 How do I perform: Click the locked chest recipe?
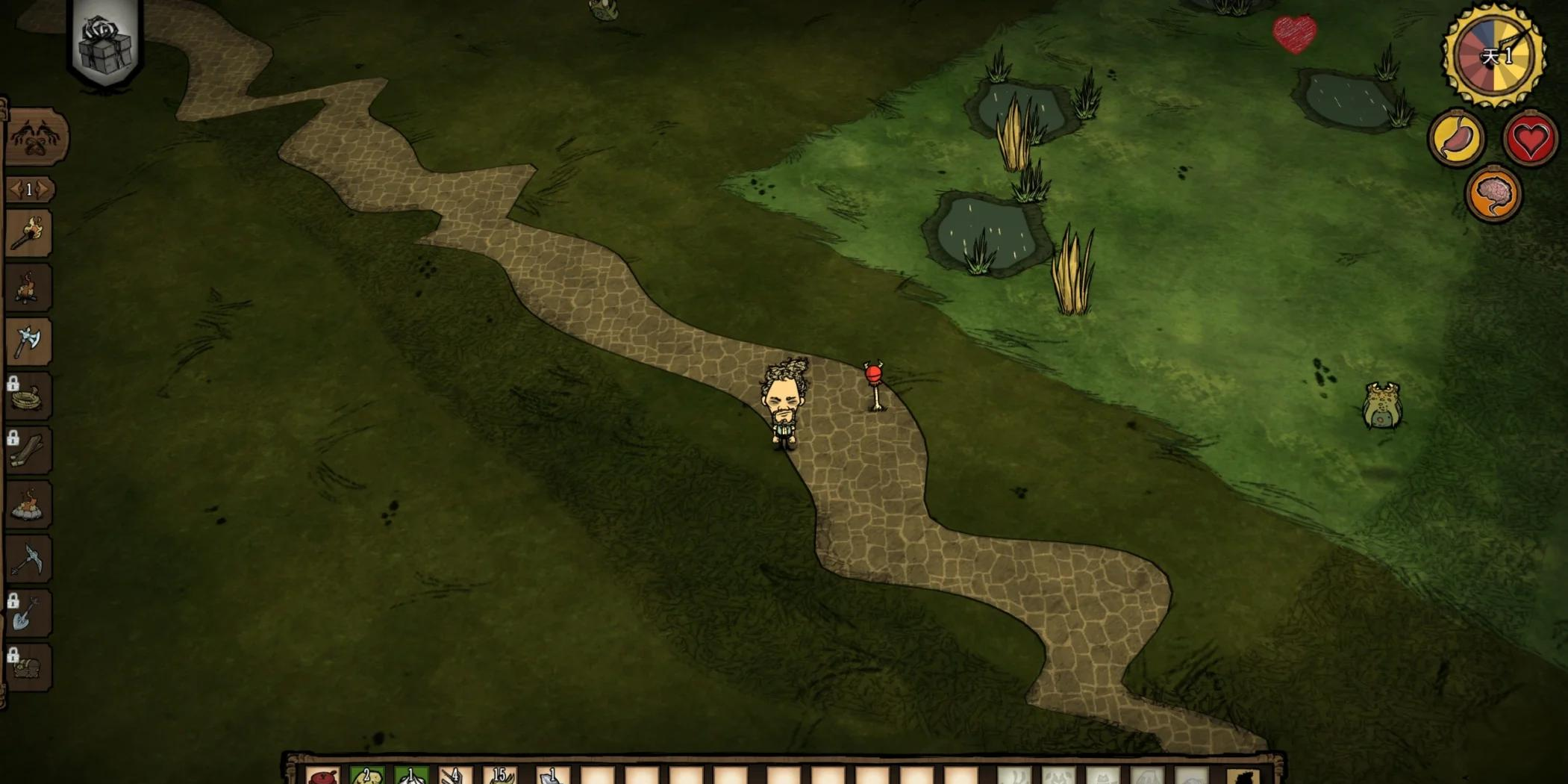tap(29, 668)
